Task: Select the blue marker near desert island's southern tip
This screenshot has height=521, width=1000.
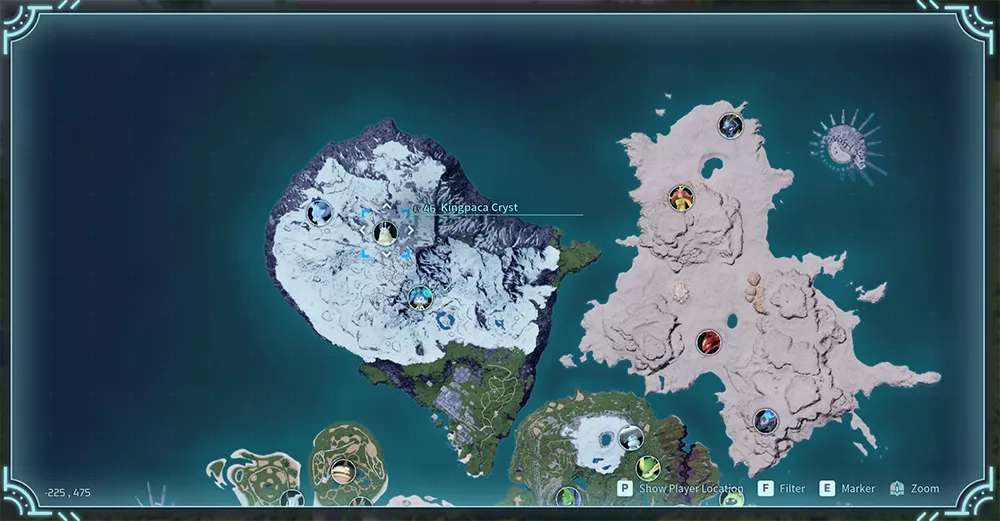Action: pos(766,421)
